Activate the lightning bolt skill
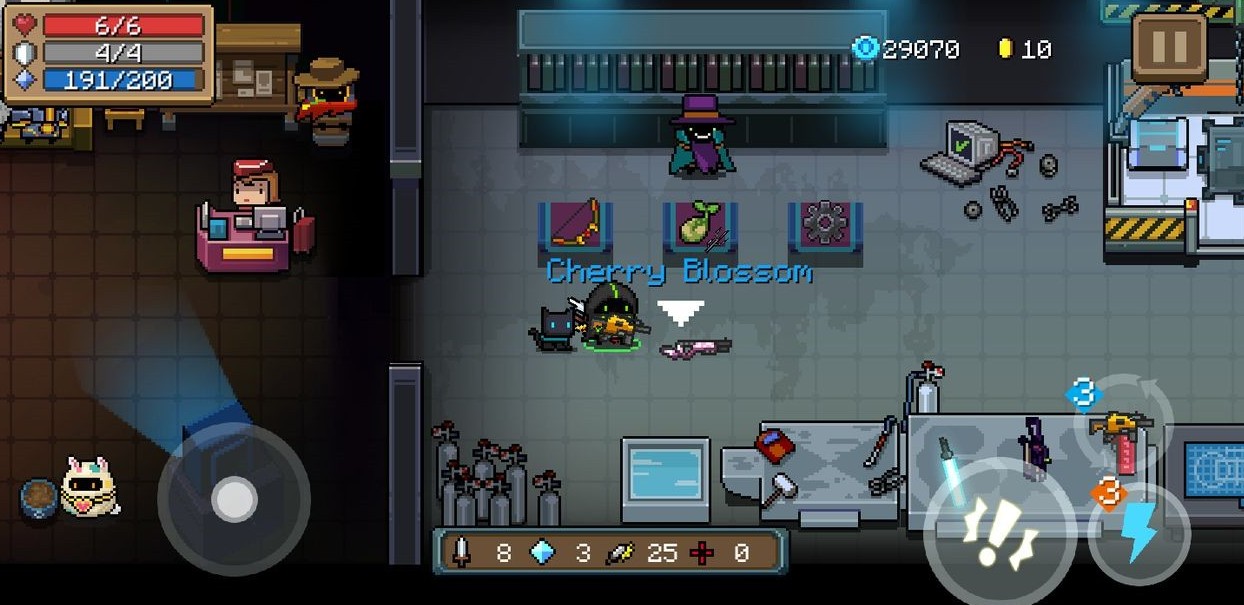The image size is (1244, 605). click(x=1140, y=533)
